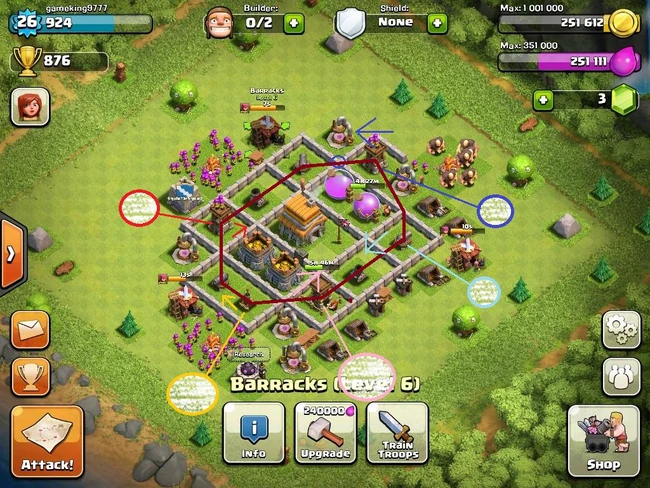
Task: Tap the Attack! button
Action: pyautogui.click(x=46, y=440)
